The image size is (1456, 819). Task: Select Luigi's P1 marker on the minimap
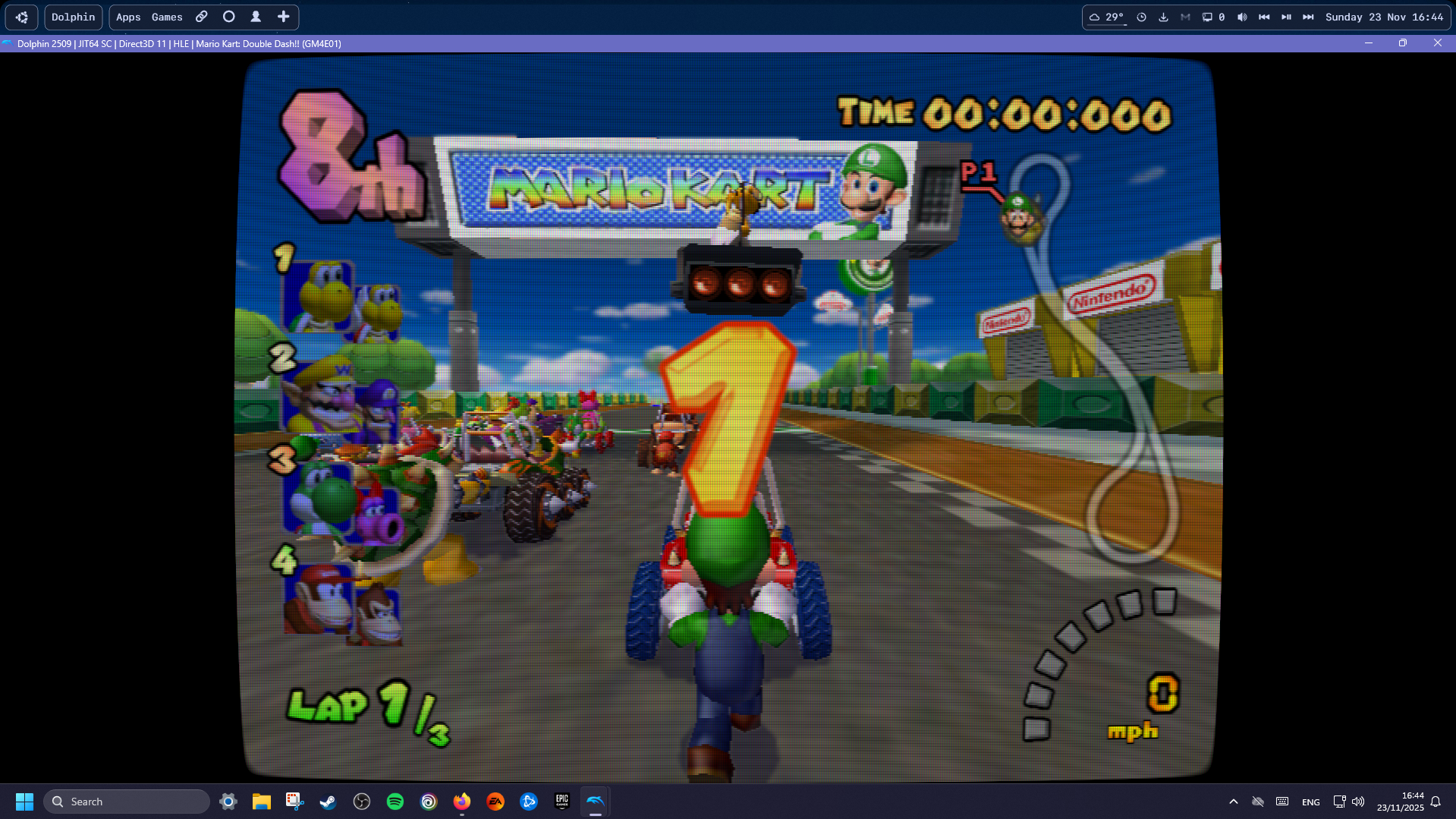coord(1020,218)
